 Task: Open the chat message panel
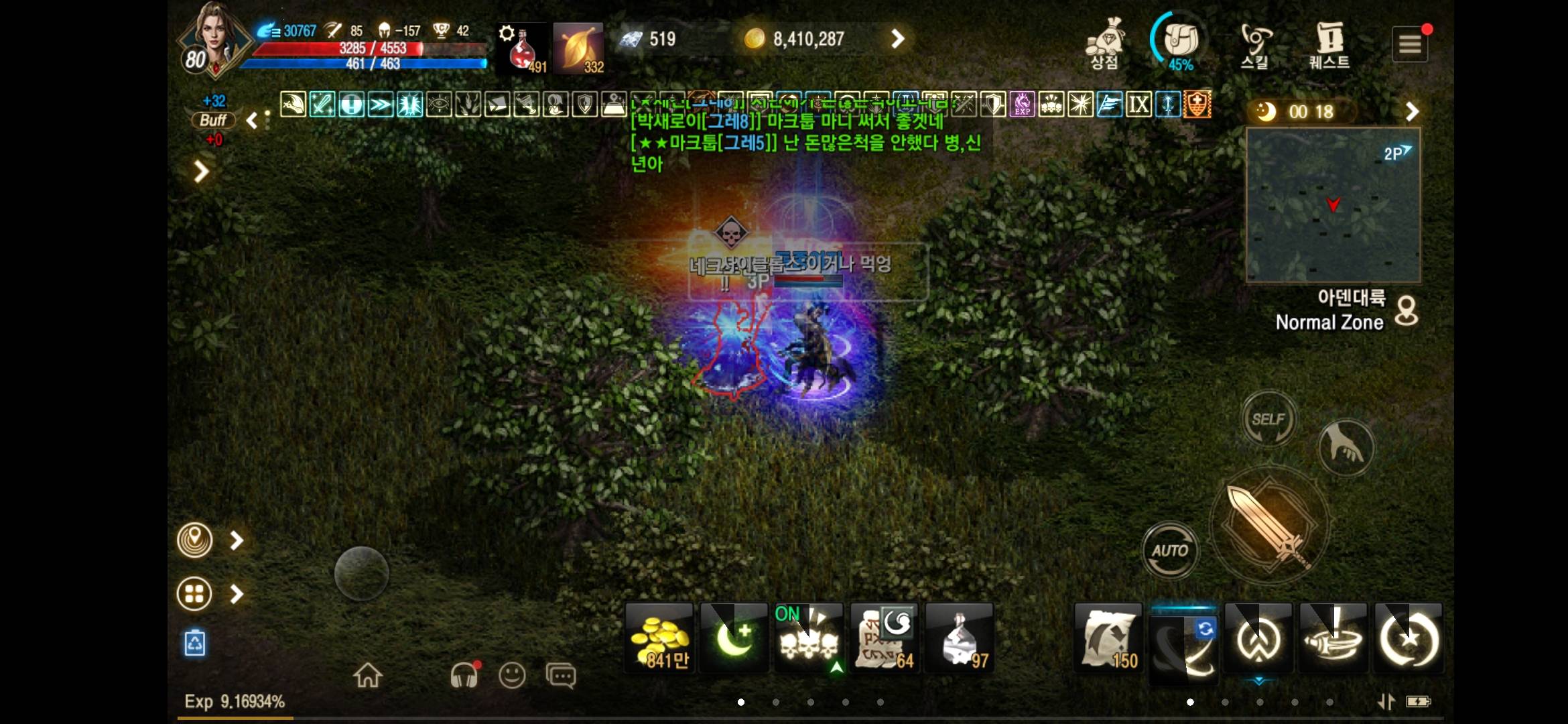point(560,676)
